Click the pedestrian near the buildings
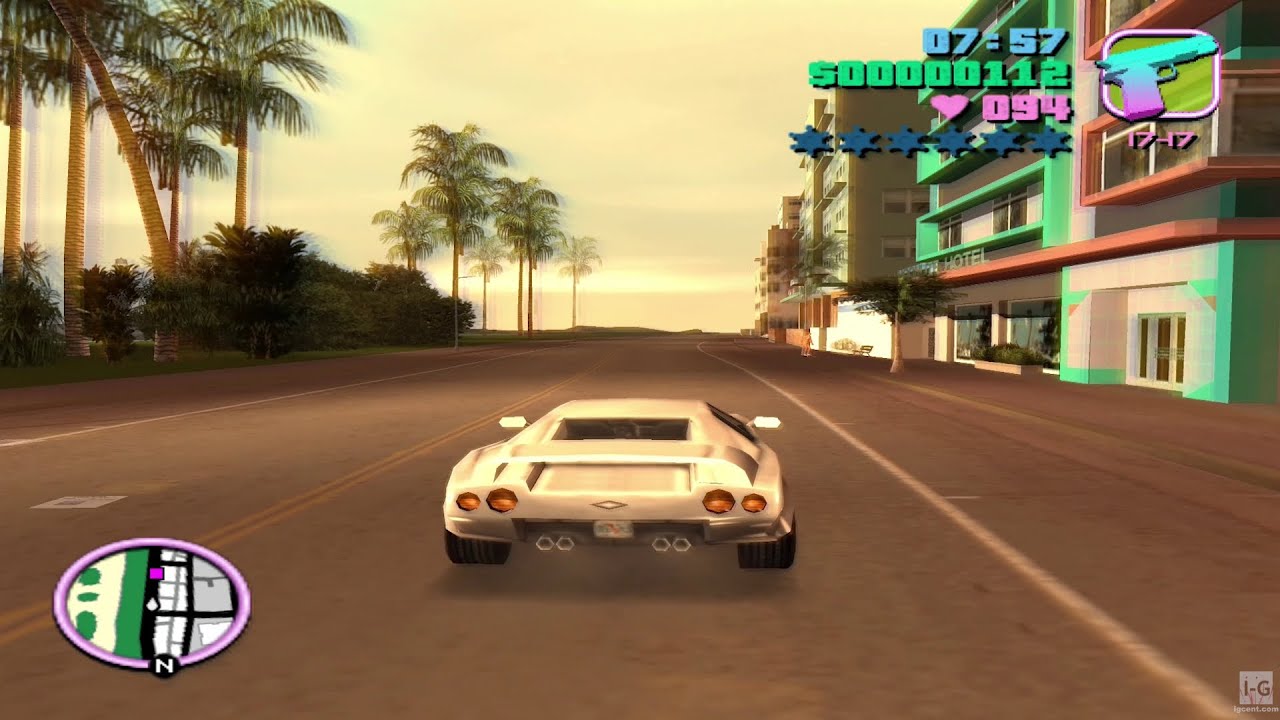Viewport: 1280px width, 720px height. [806, 341]
